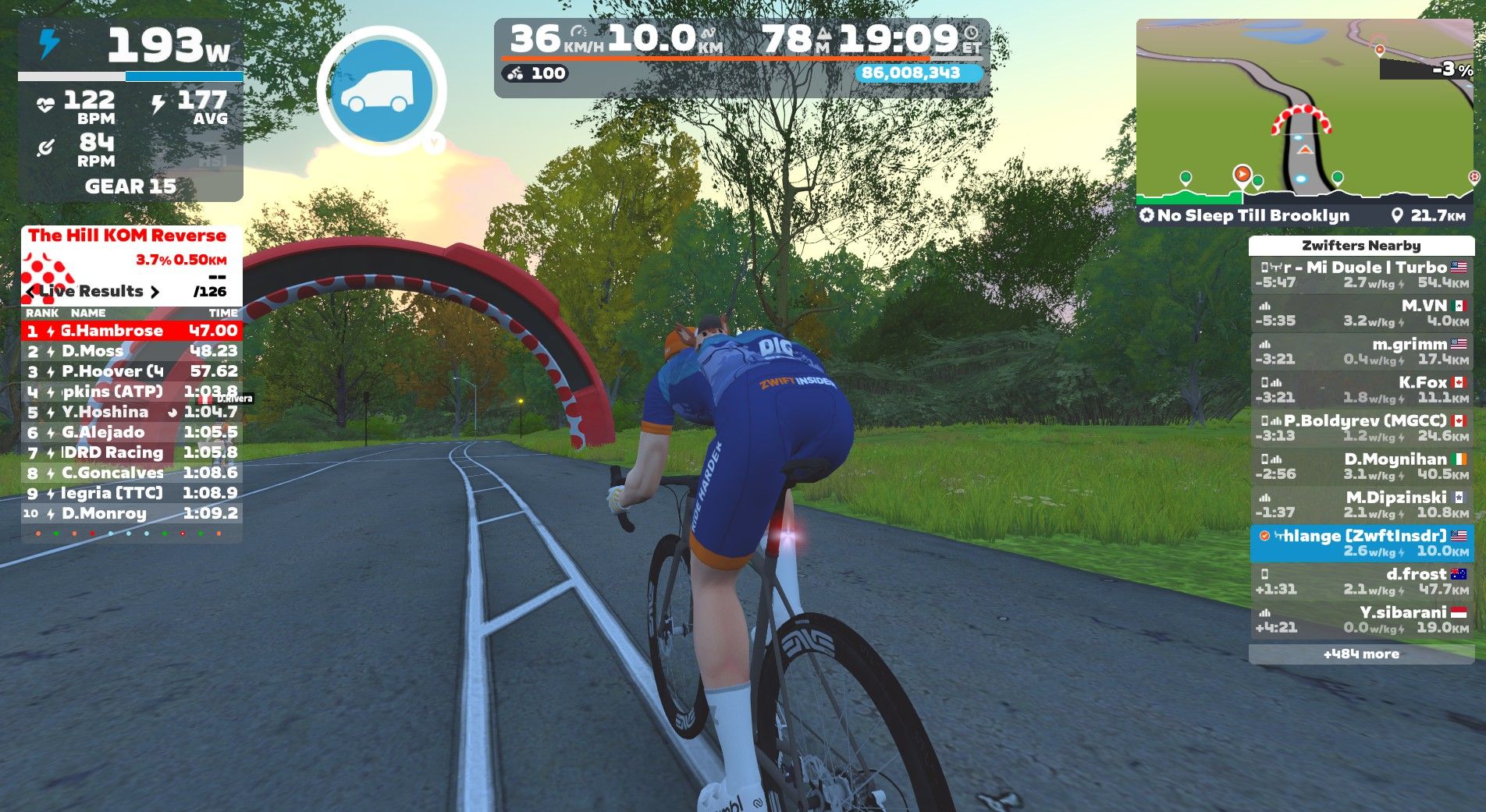
Task: Select d.frost in the rider list
Action: point(1361,581)
